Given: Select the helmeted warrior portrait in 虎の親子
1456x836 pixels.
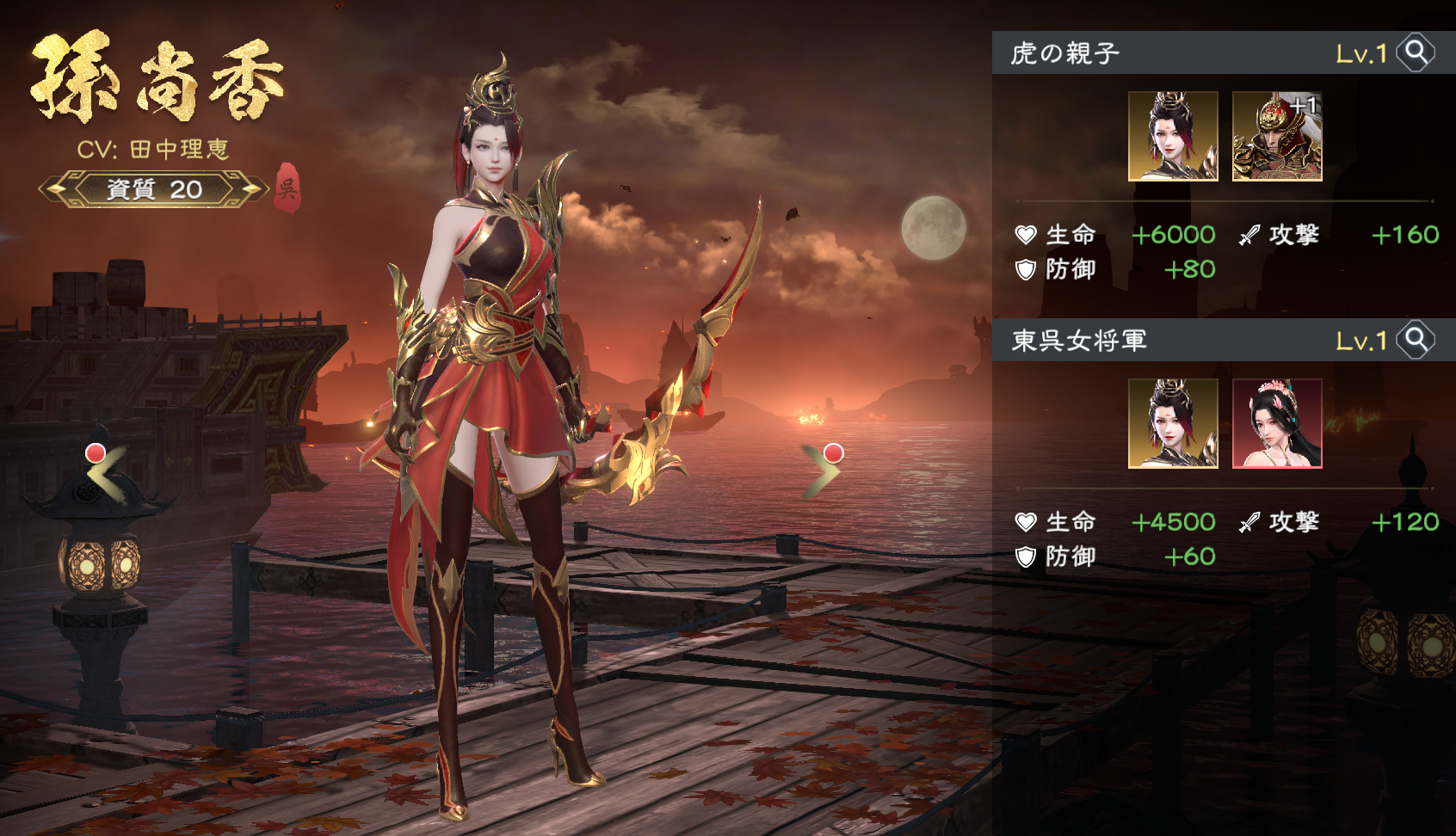Looking at the screenshot, I should pyautogui.click(x=1277, y=137).
